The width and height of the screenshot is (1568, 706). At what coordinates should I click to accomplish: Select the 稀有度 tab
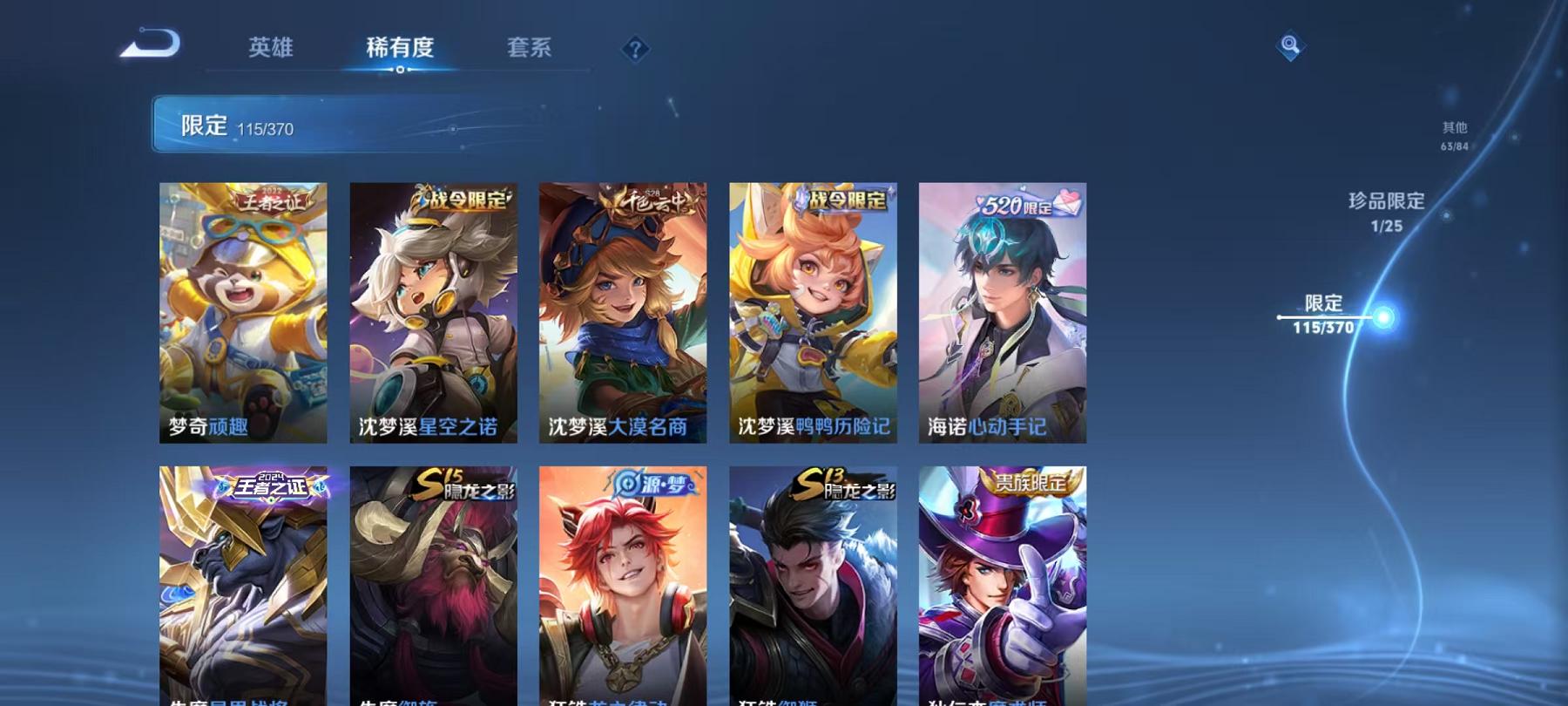click(400, 50)
